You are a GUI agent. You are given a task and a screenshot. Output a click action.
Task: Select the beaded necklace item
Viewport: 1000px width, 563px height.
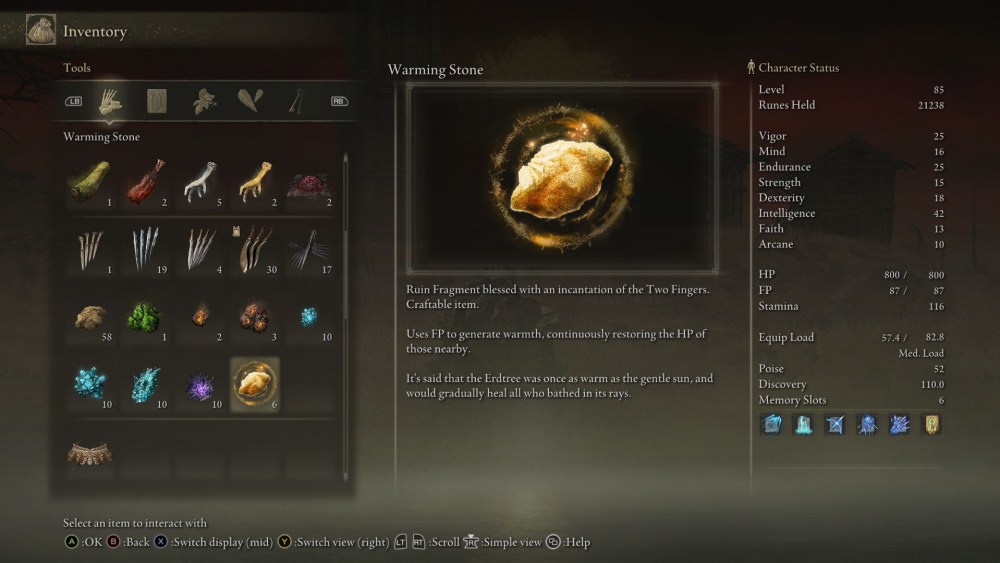coord(90,454)
